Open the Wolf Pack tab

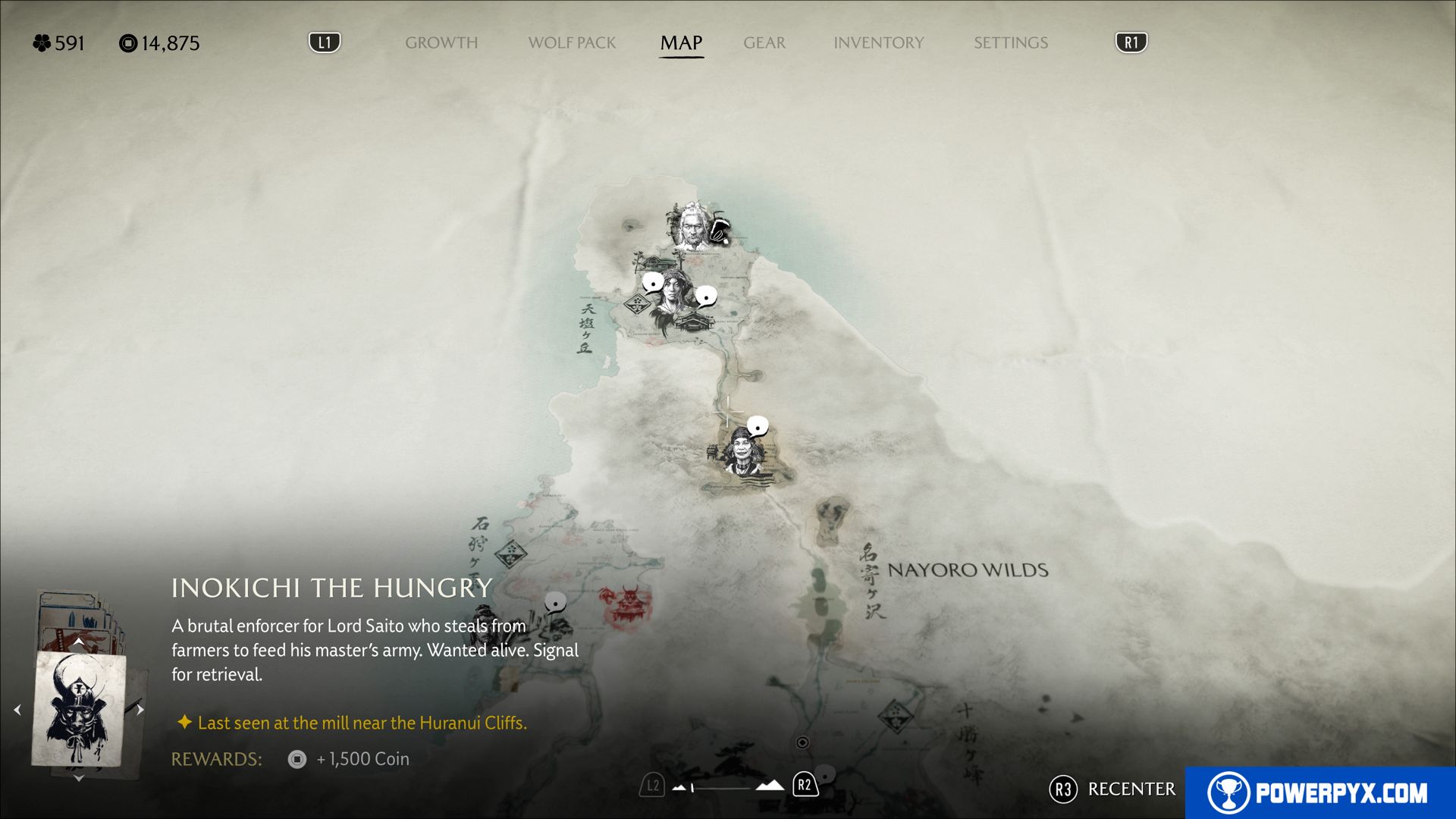click(572, 43)
